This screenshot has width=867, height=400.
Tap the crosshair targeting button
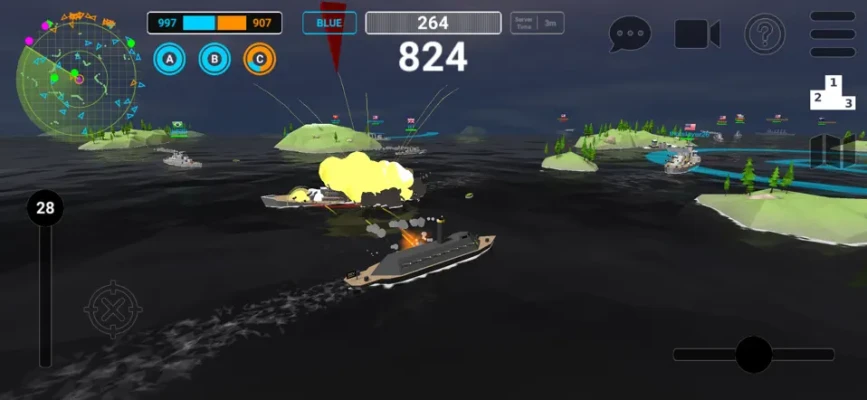click(x=113, y=310)
